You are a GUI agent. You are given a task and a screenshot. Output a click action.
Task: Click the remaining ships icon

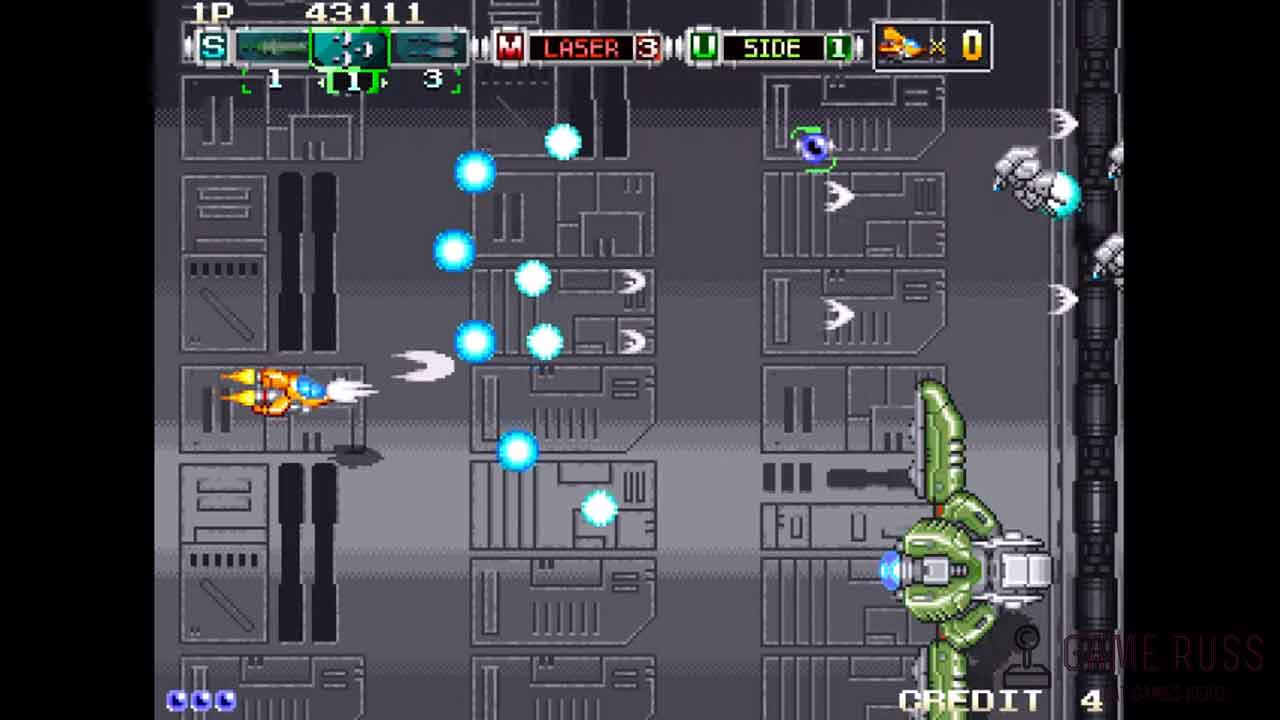(900, 45)
